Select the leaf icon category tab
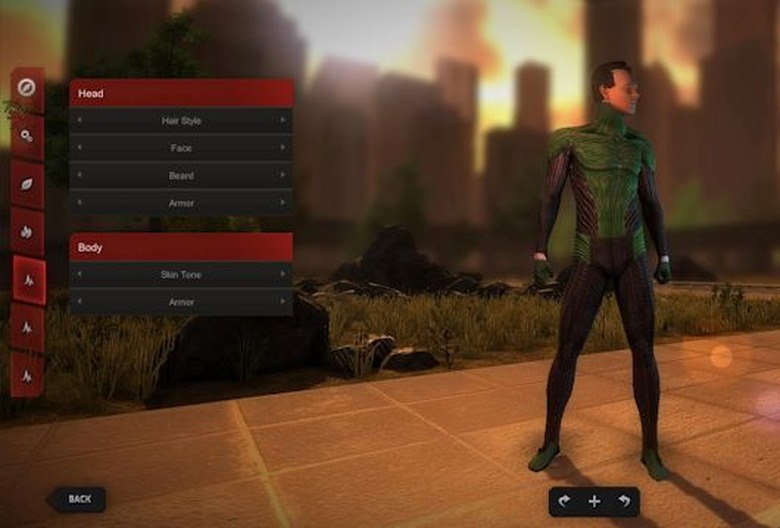This screenshot has height=528, width=780. point(28,184)
